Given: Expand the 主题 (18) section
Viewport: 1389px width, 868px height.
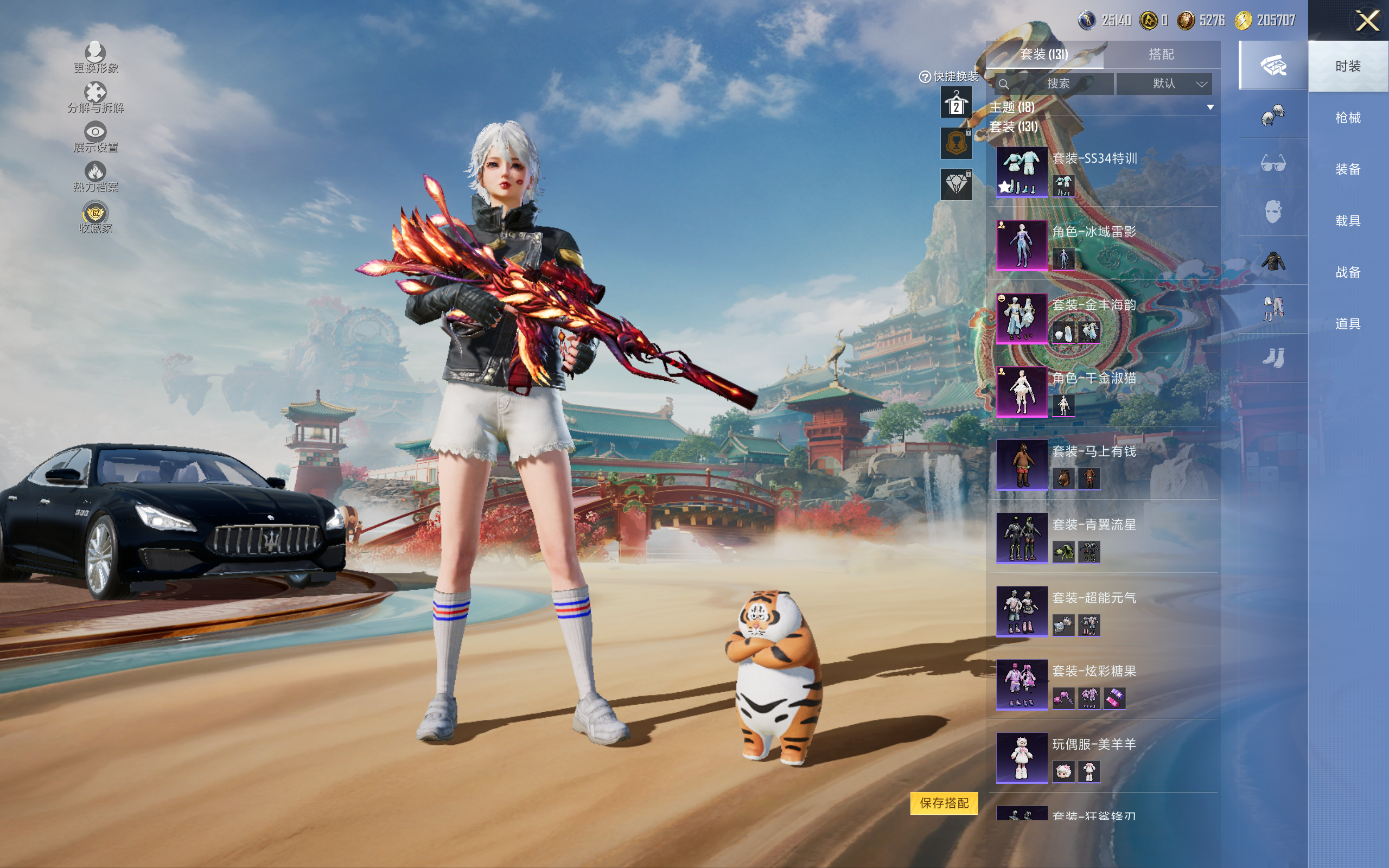Looking at the screenshot, I should click(x=1210, y=107).
